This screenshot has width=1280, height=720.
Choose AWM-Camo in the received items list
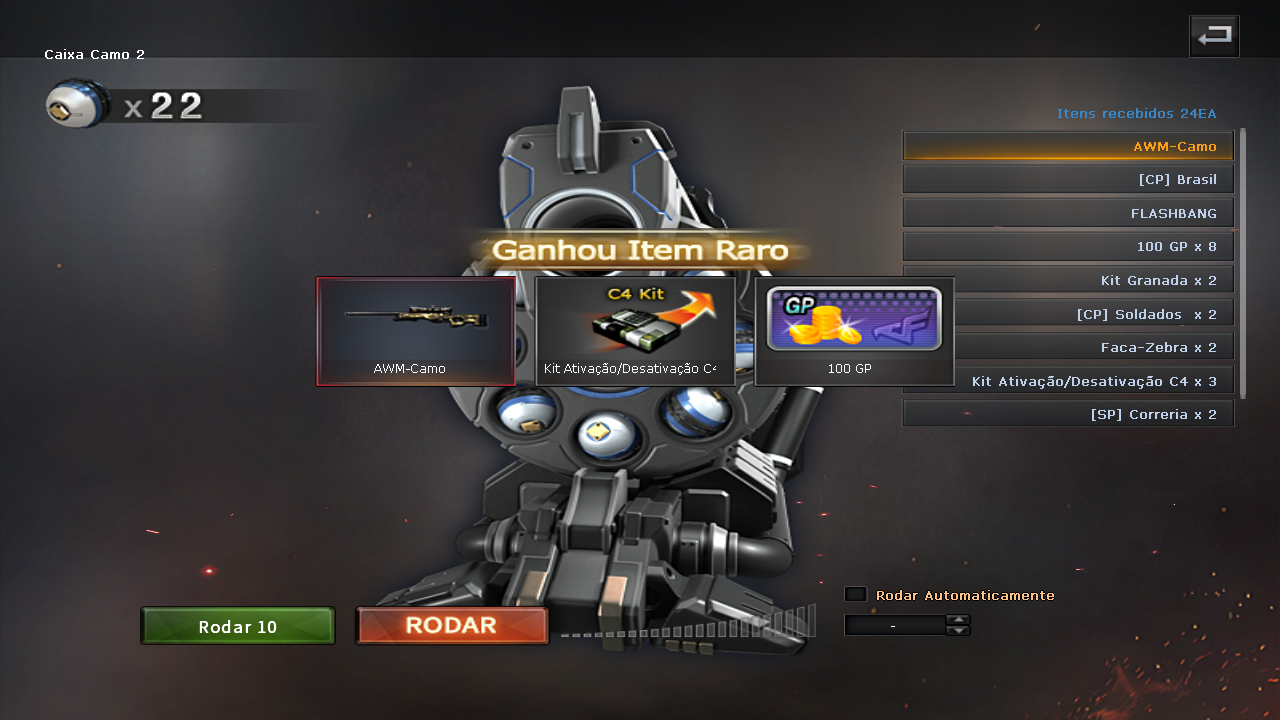[x=1068, y=146]
